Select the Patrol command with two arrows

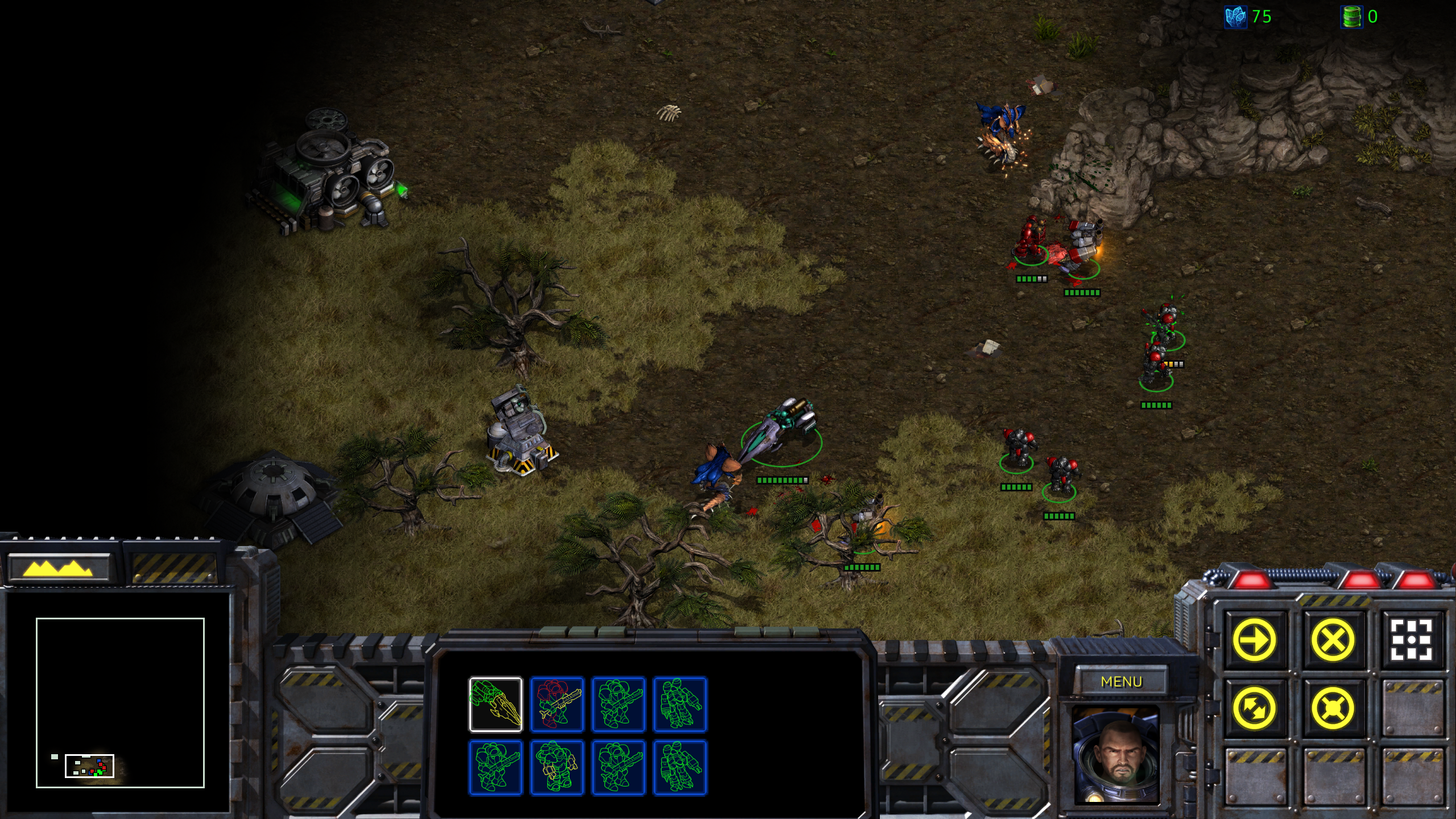1254,708
